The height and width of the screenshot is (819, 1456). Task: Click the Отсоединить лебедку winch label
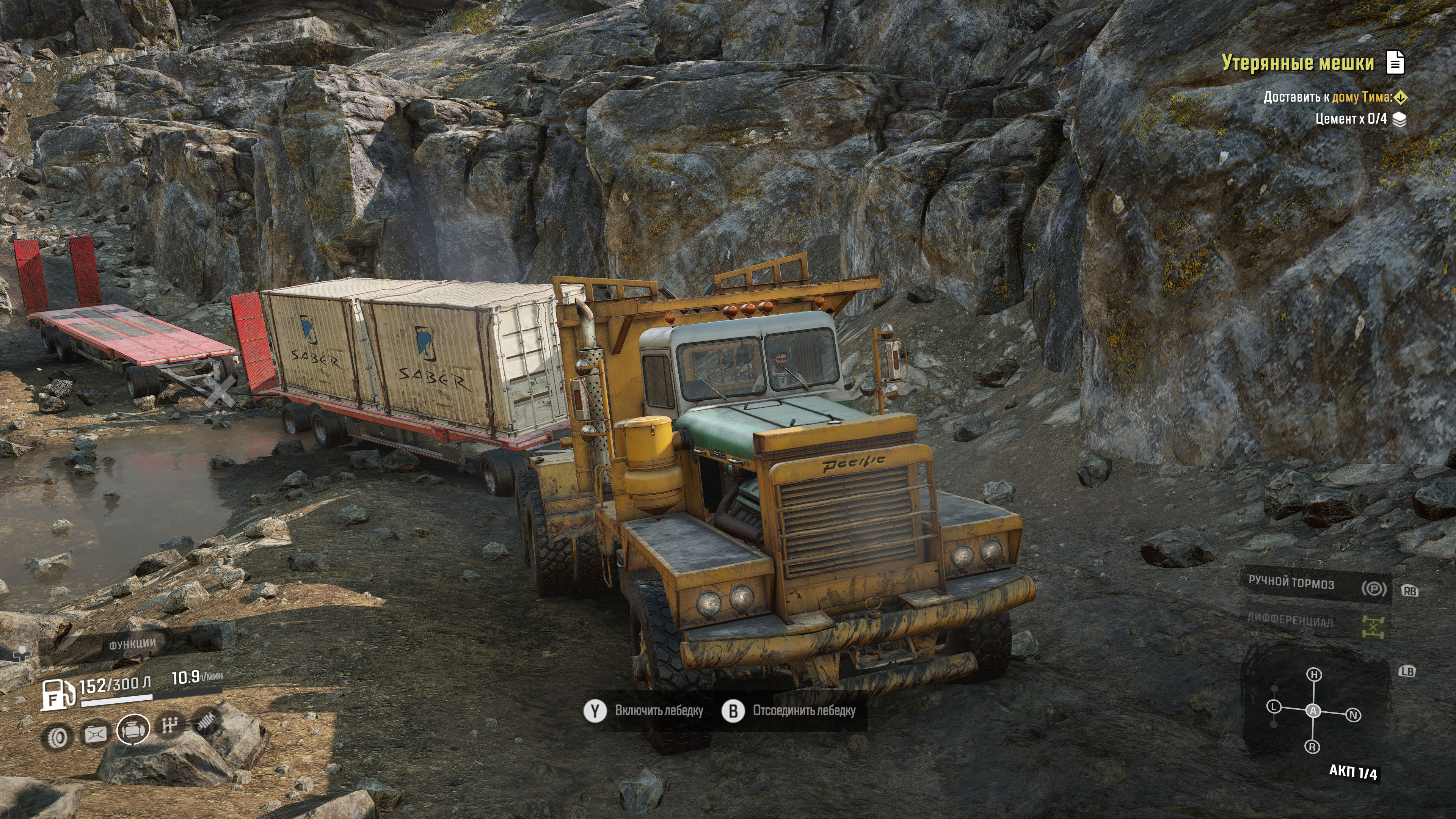coord(804,711)
